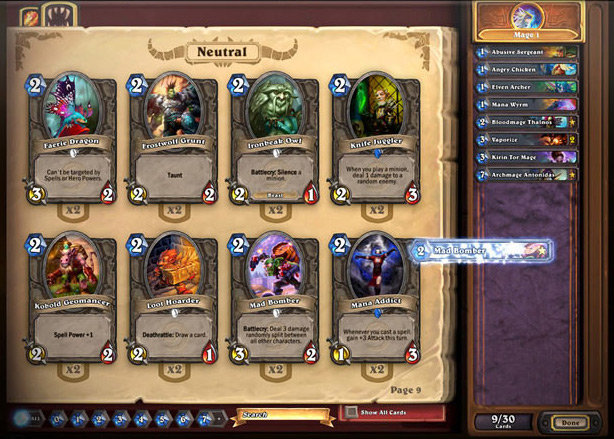Toggle the Show All Cards checkbox
Image resolution: width=614 pixels, height=439 pixels.
point(350,412)
